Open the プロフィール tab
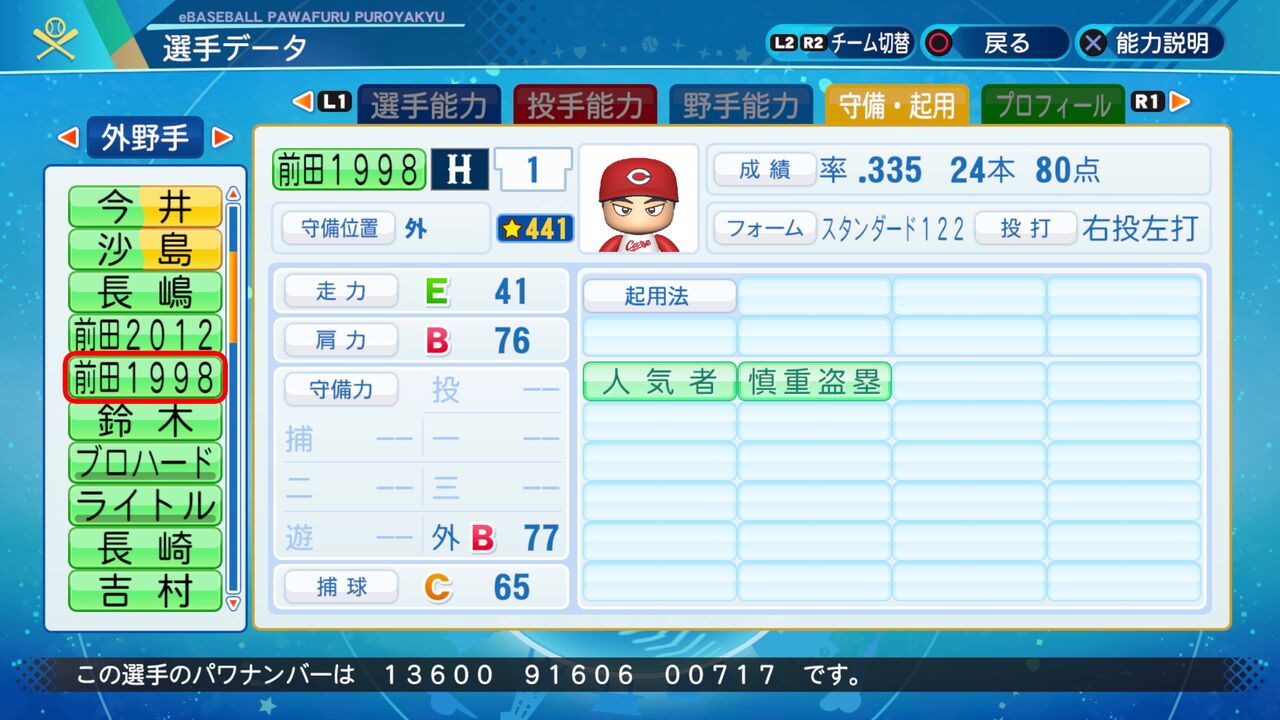This screenshot has width=1280, height=720. [x=1052, y=101]
